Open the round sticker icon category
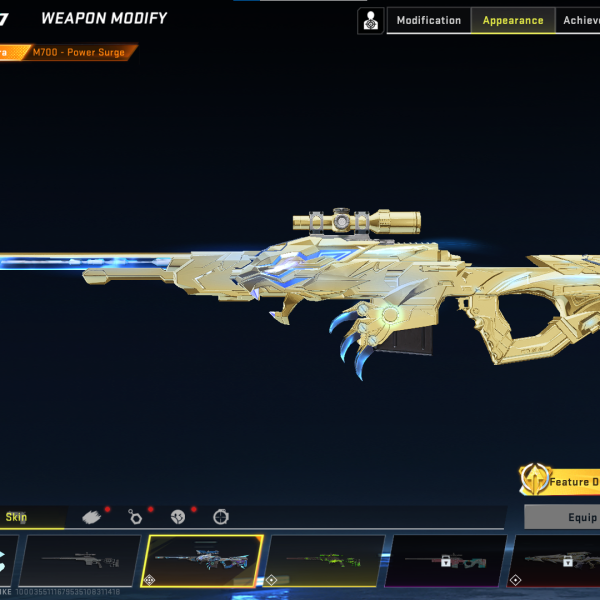This screenshot has width=600, height=600. [178, 517]
